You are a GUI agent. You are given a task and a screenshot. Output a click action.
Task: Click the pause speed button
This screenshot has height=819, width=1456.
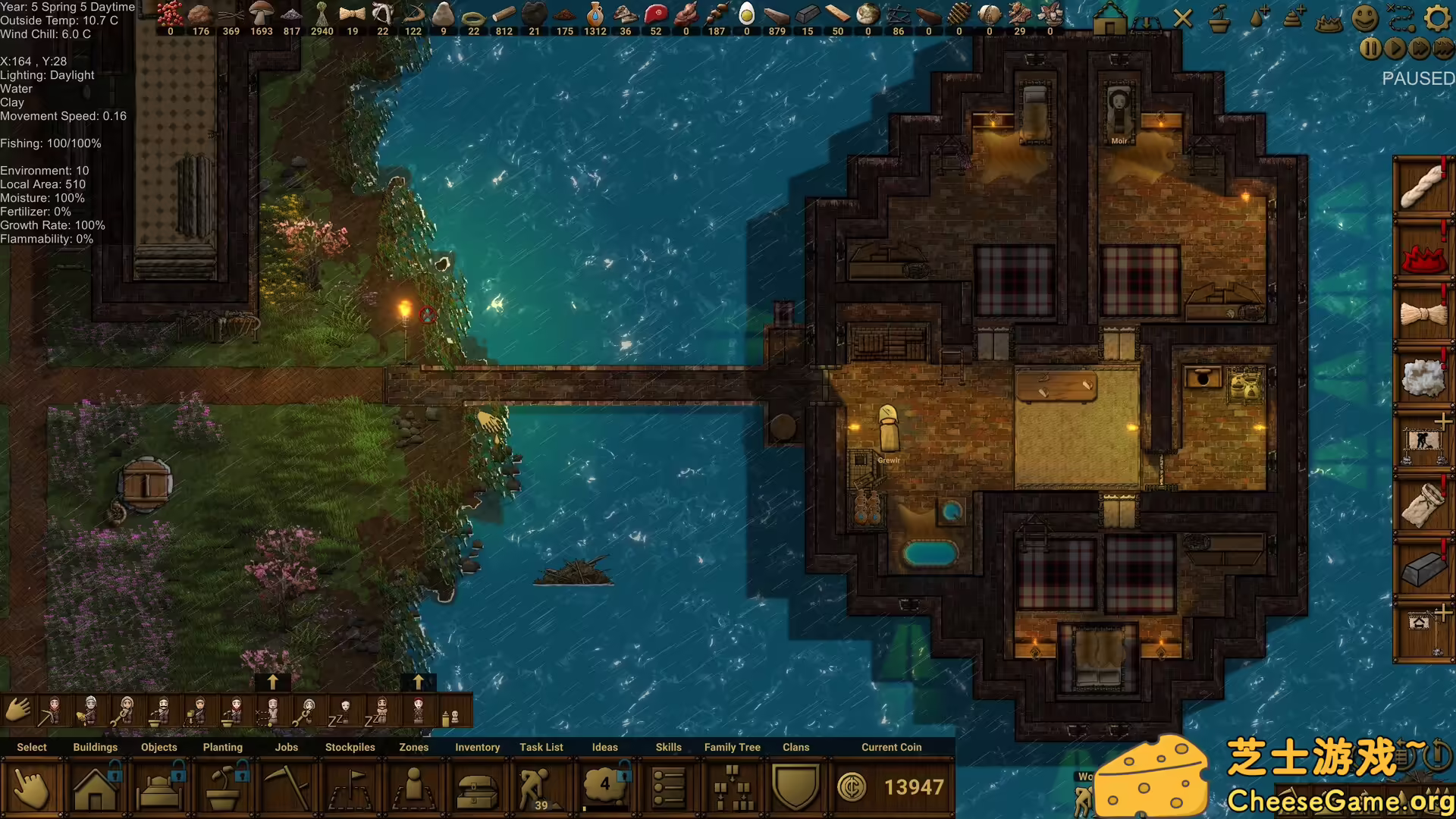(1370, 49)
